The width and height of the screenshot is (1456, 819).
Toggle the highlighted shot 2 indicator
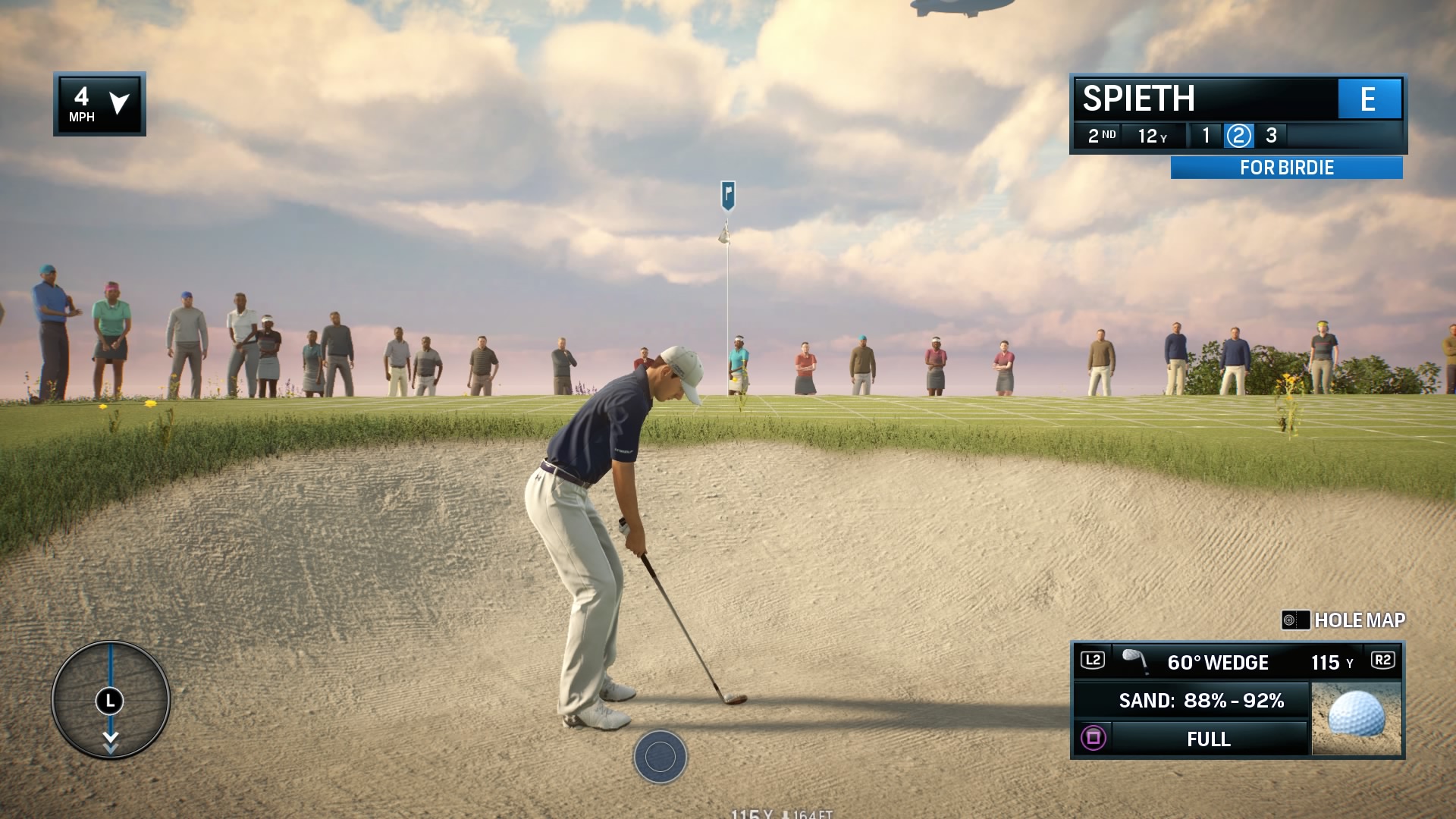click(1239, 136)
